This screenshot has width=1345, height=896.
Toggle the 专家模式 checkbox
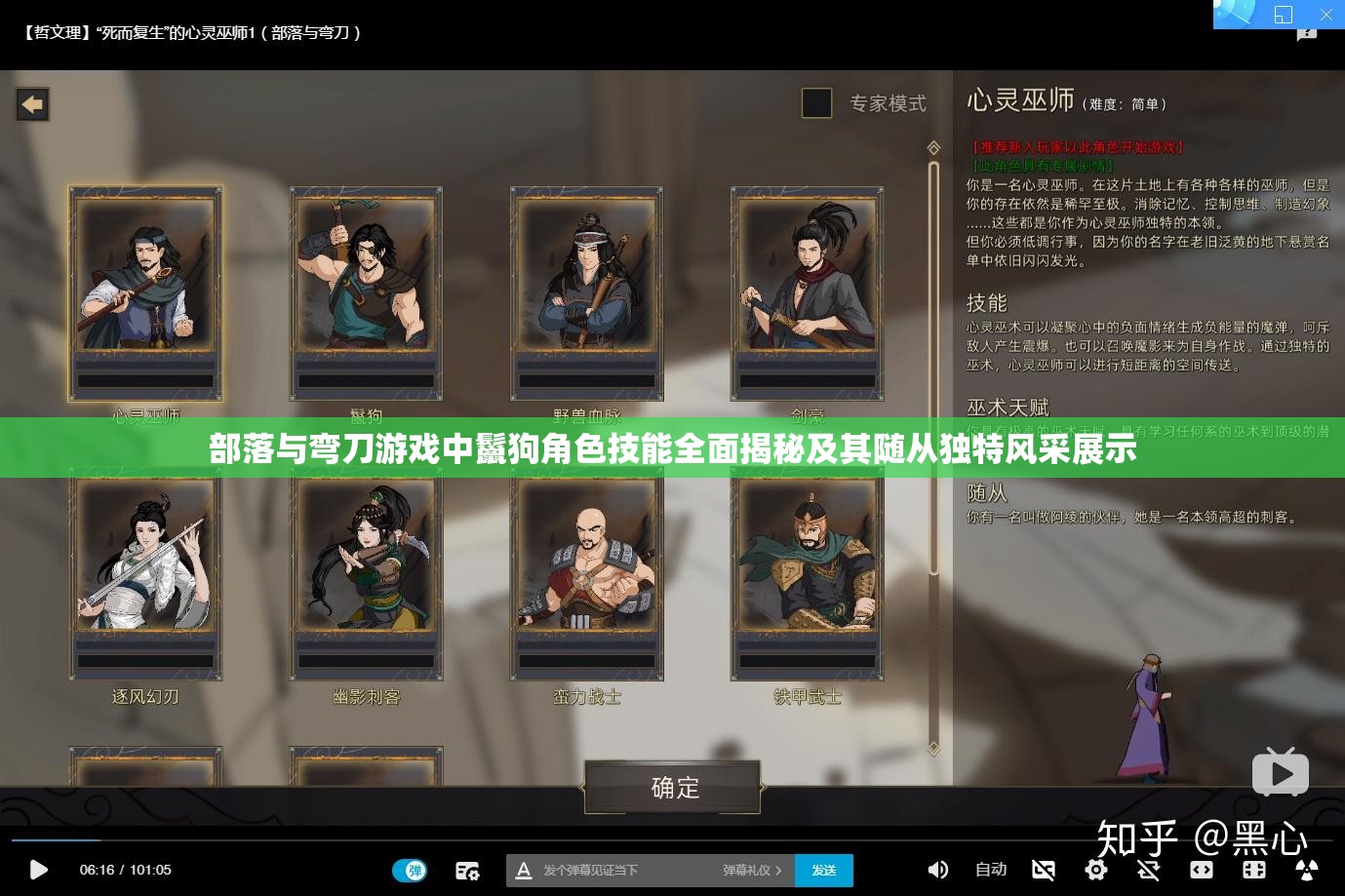tap(816, 103)
